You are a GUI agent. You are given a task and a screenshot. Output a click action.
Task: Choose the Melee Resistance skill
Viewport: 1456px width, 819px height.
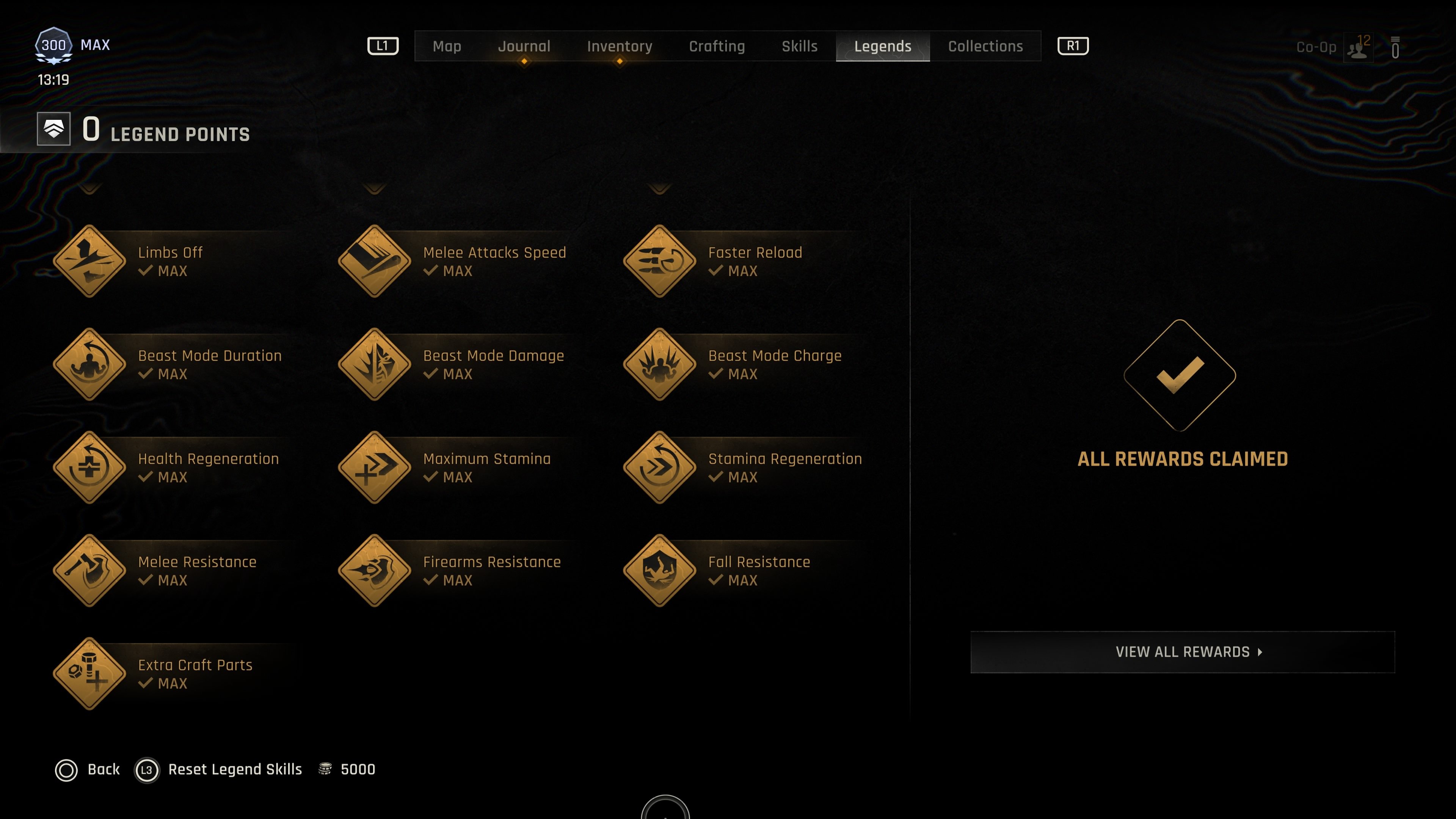(x=90, y=571)
